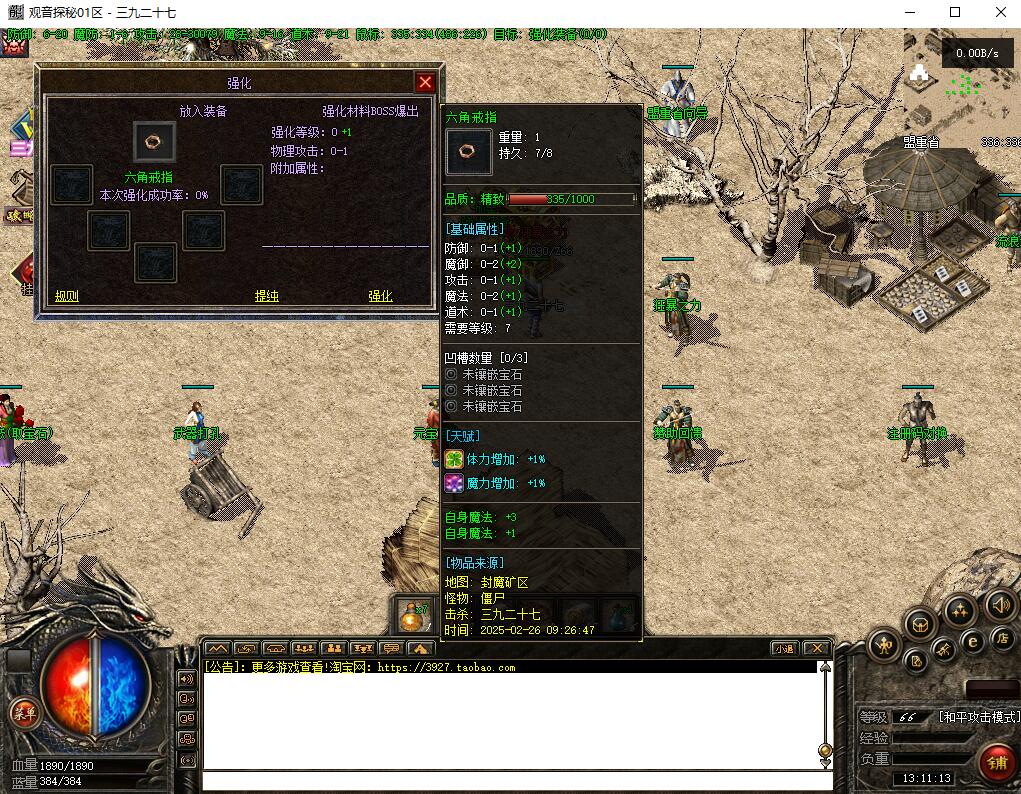
Task: Open the Taobao link in the announcement
Action: 446,667
